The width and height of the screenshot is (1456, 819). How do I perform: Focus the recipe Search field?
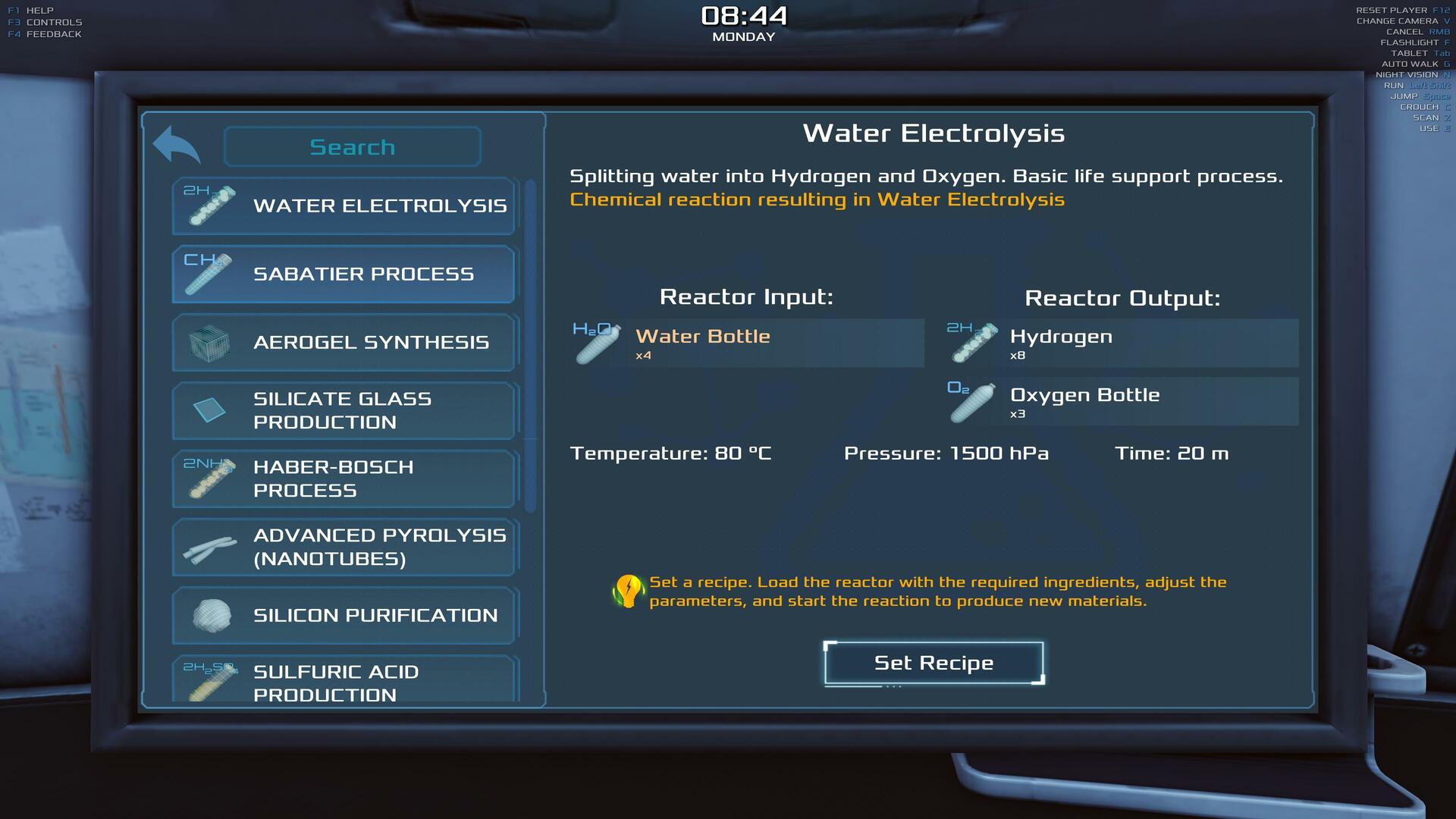click(353, 146)
